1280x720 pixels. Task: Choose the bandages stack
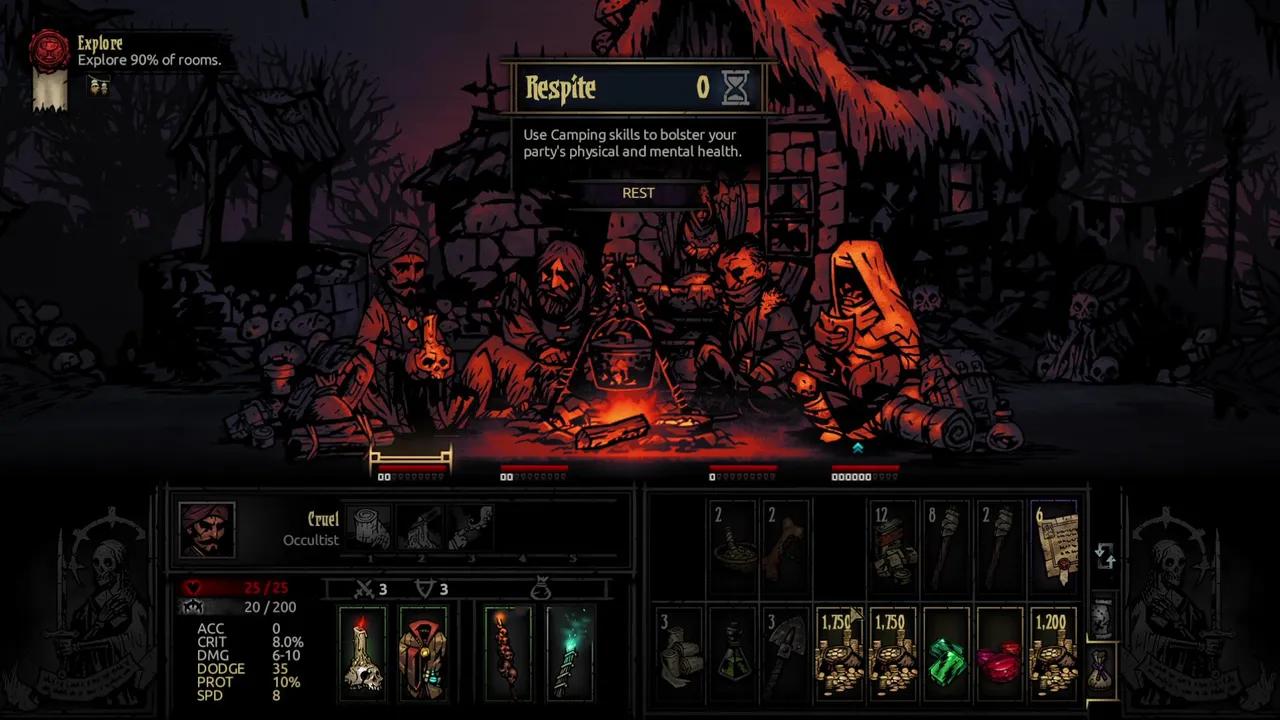(679, 655)
